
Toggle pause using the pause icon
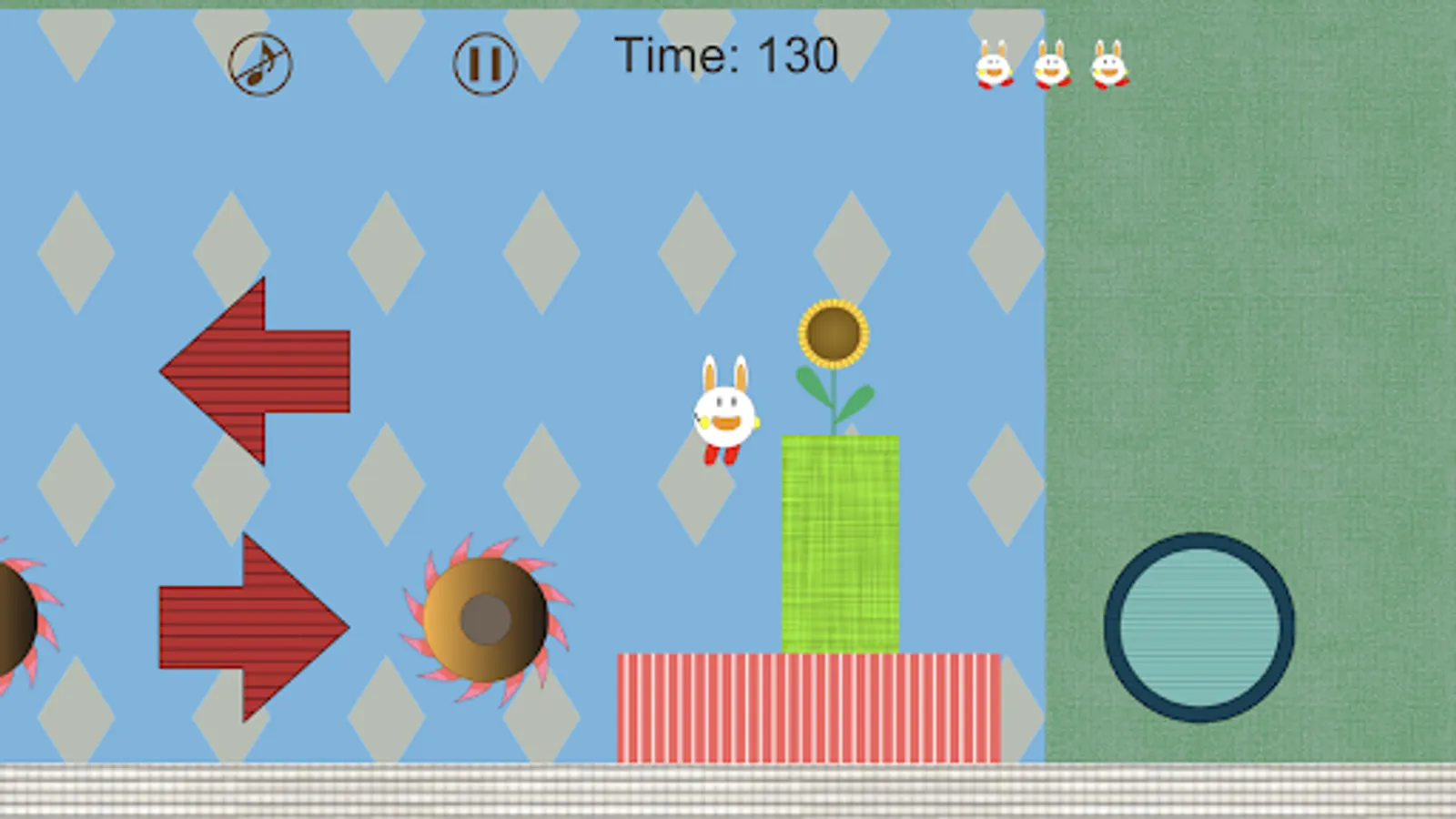[484, 64]
